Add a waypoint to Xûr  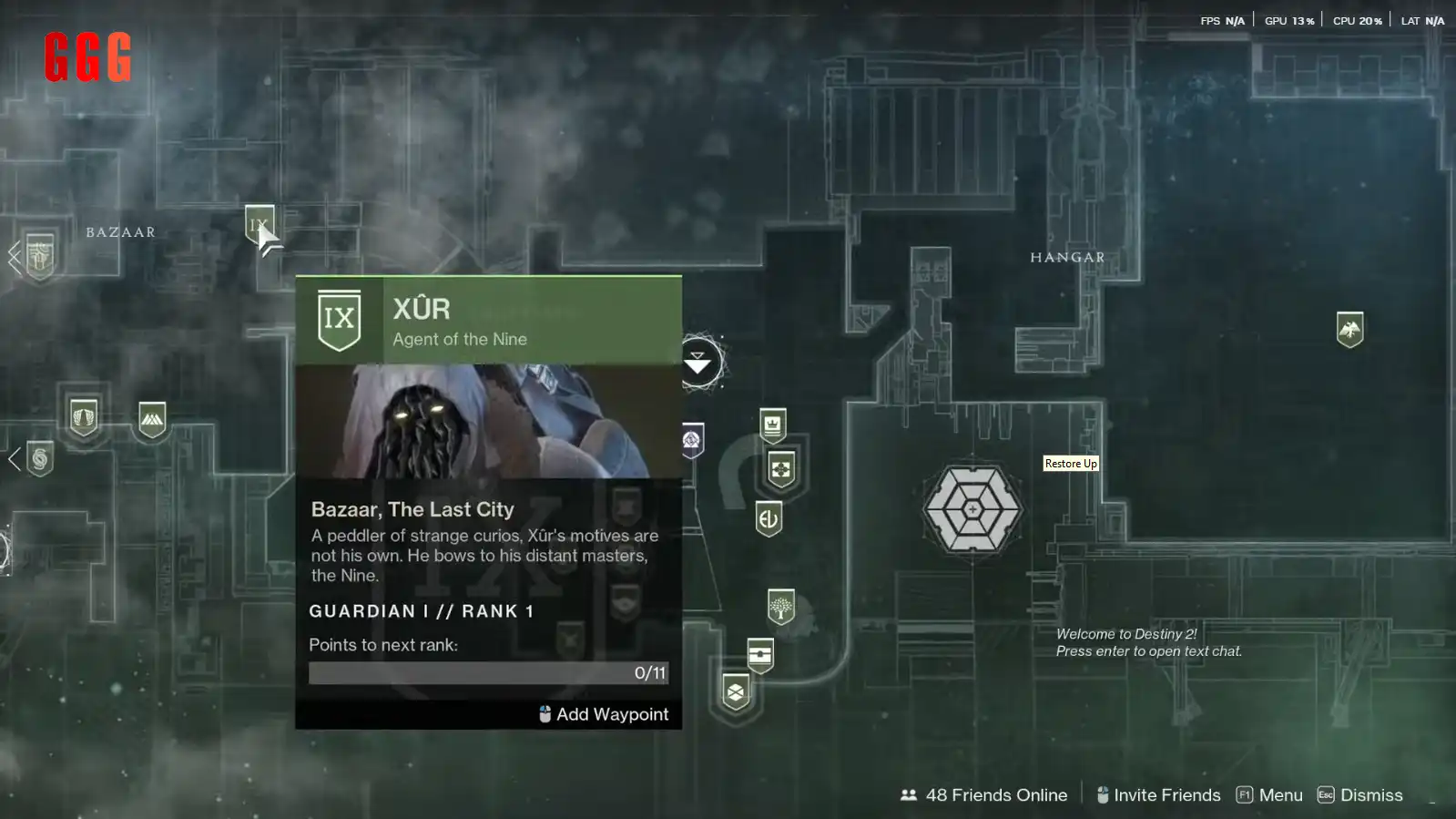pos(604,714)
